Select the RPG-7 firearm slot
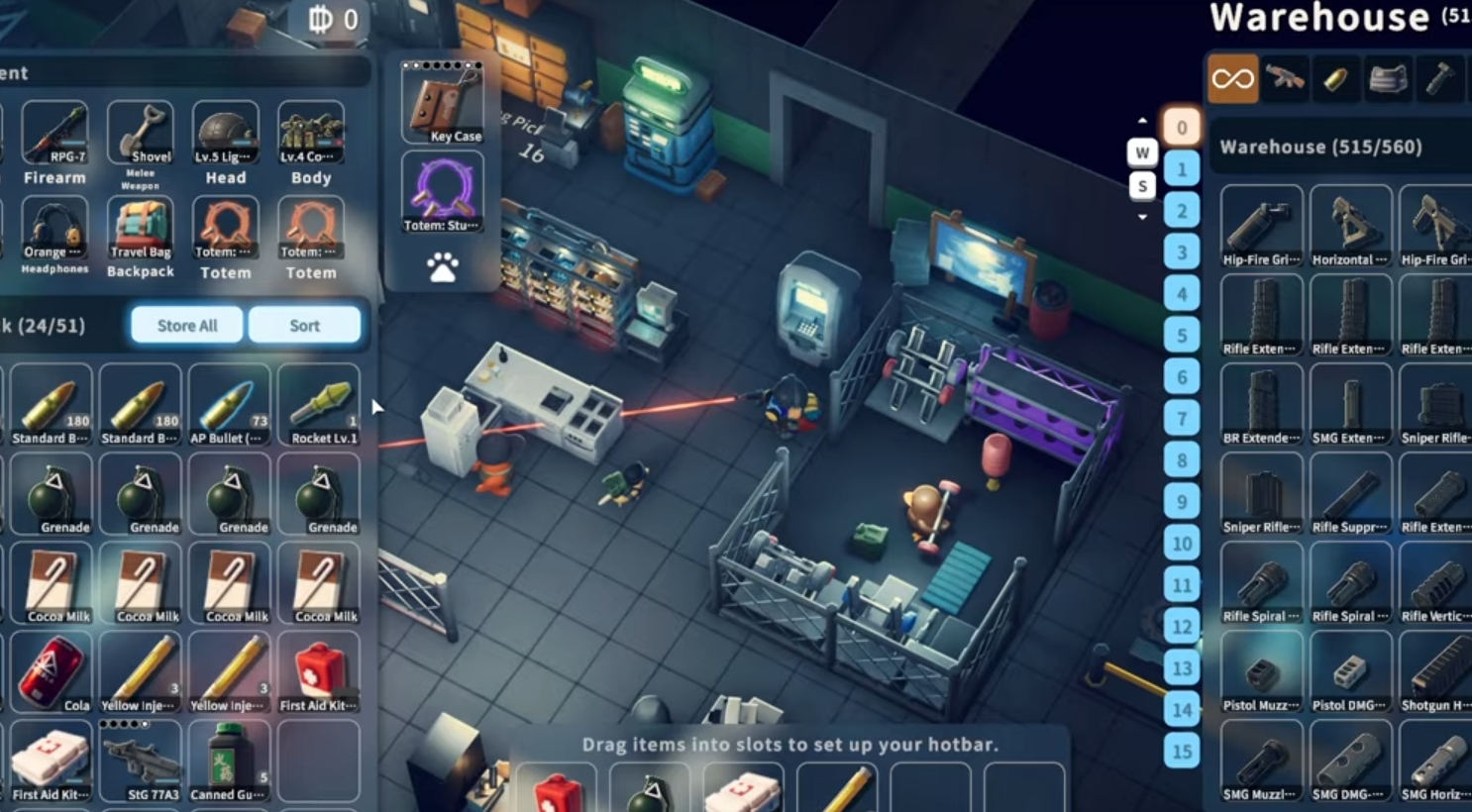This screenshot has height=812, width=1472. point(54,134)
